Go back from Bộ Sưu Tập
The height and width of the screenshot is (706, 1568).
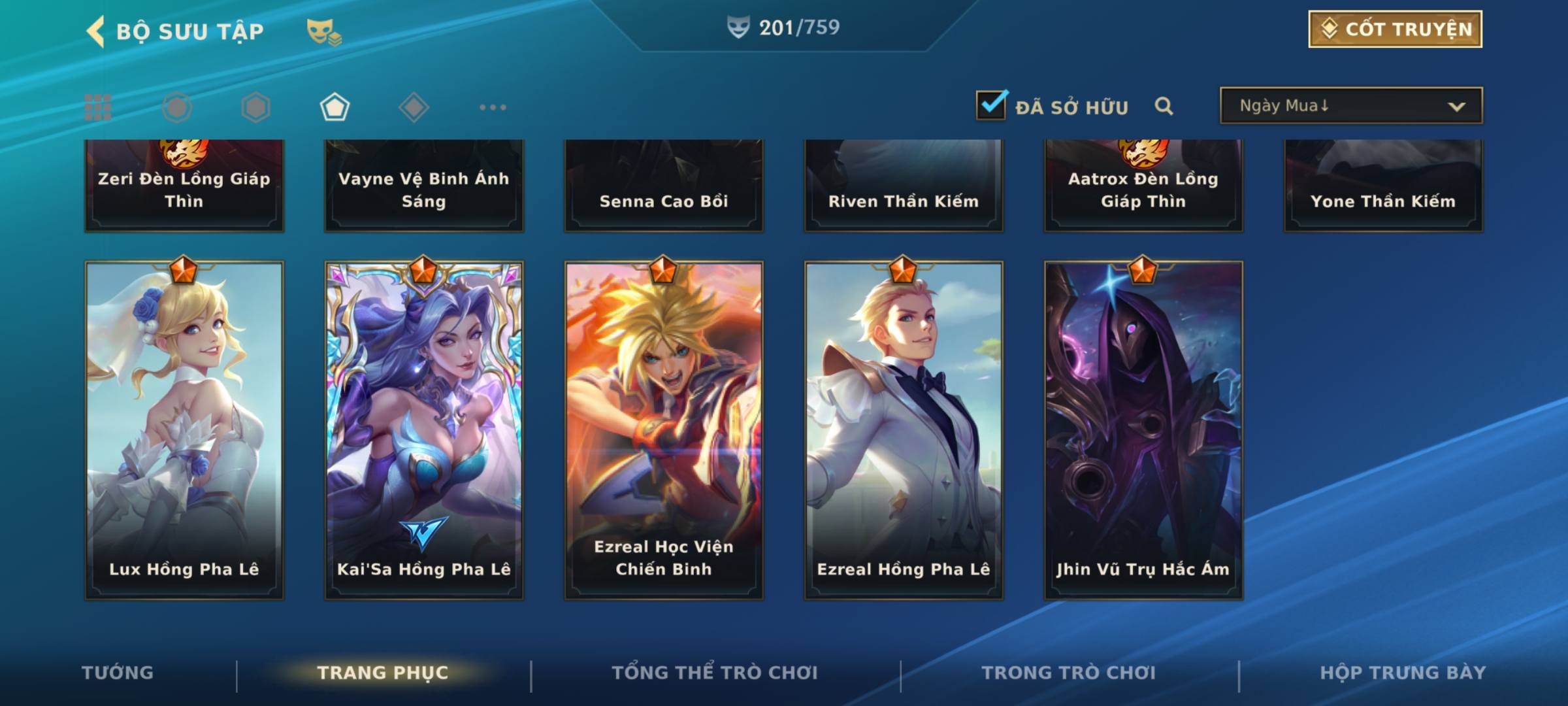coord(97,31)
